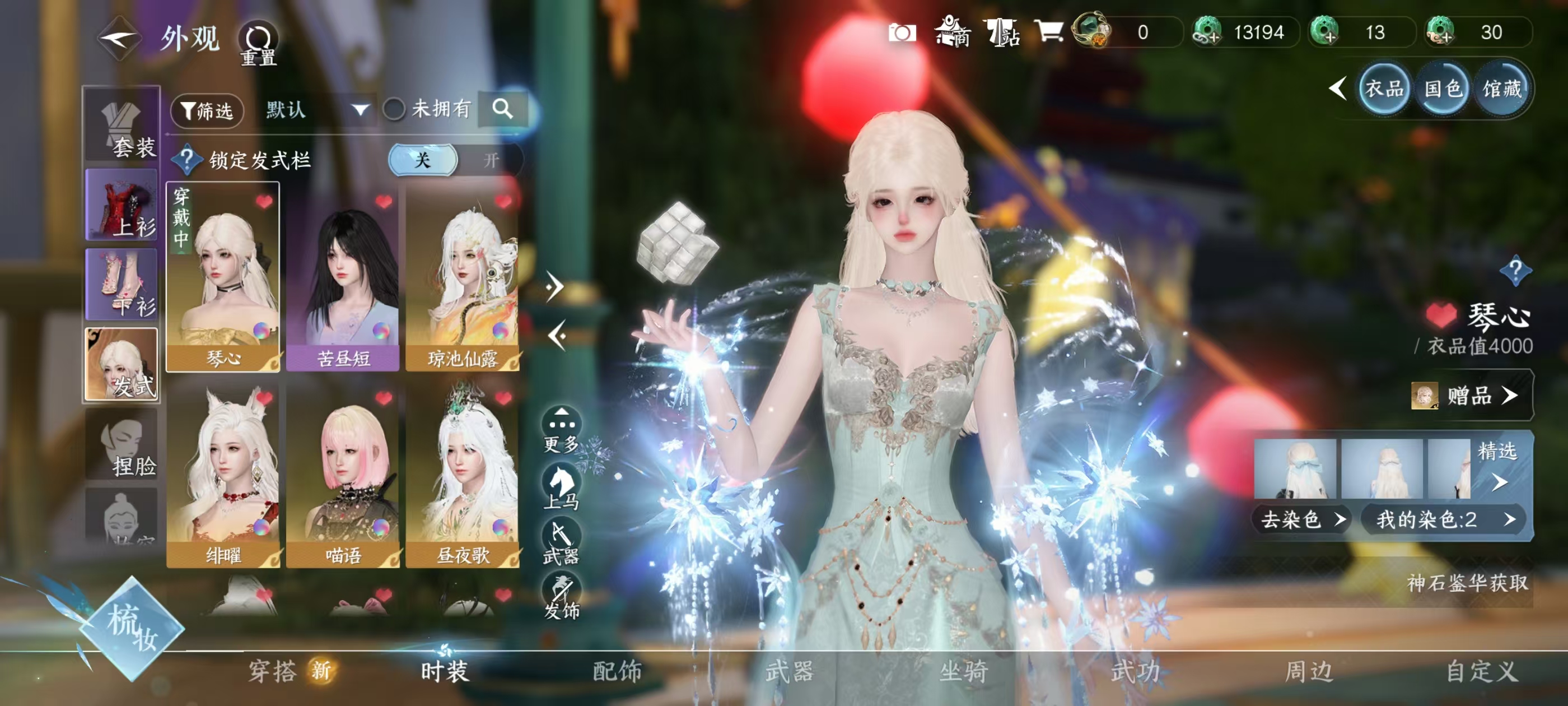
Task: Go back using the arrow beside 外观
Action: coord(119,39)
